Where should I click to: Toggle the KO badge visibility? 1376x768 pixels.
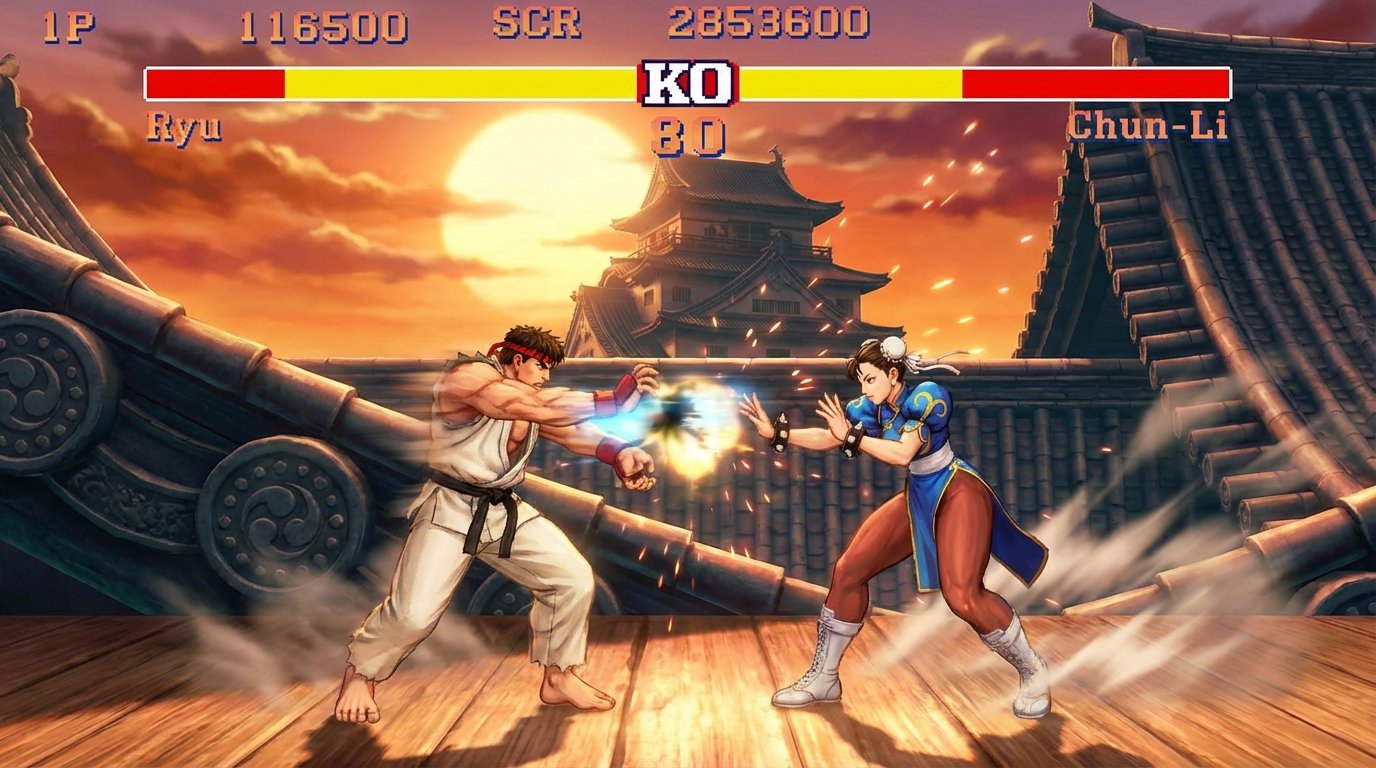pyautogui.click(x=688, y=84)
